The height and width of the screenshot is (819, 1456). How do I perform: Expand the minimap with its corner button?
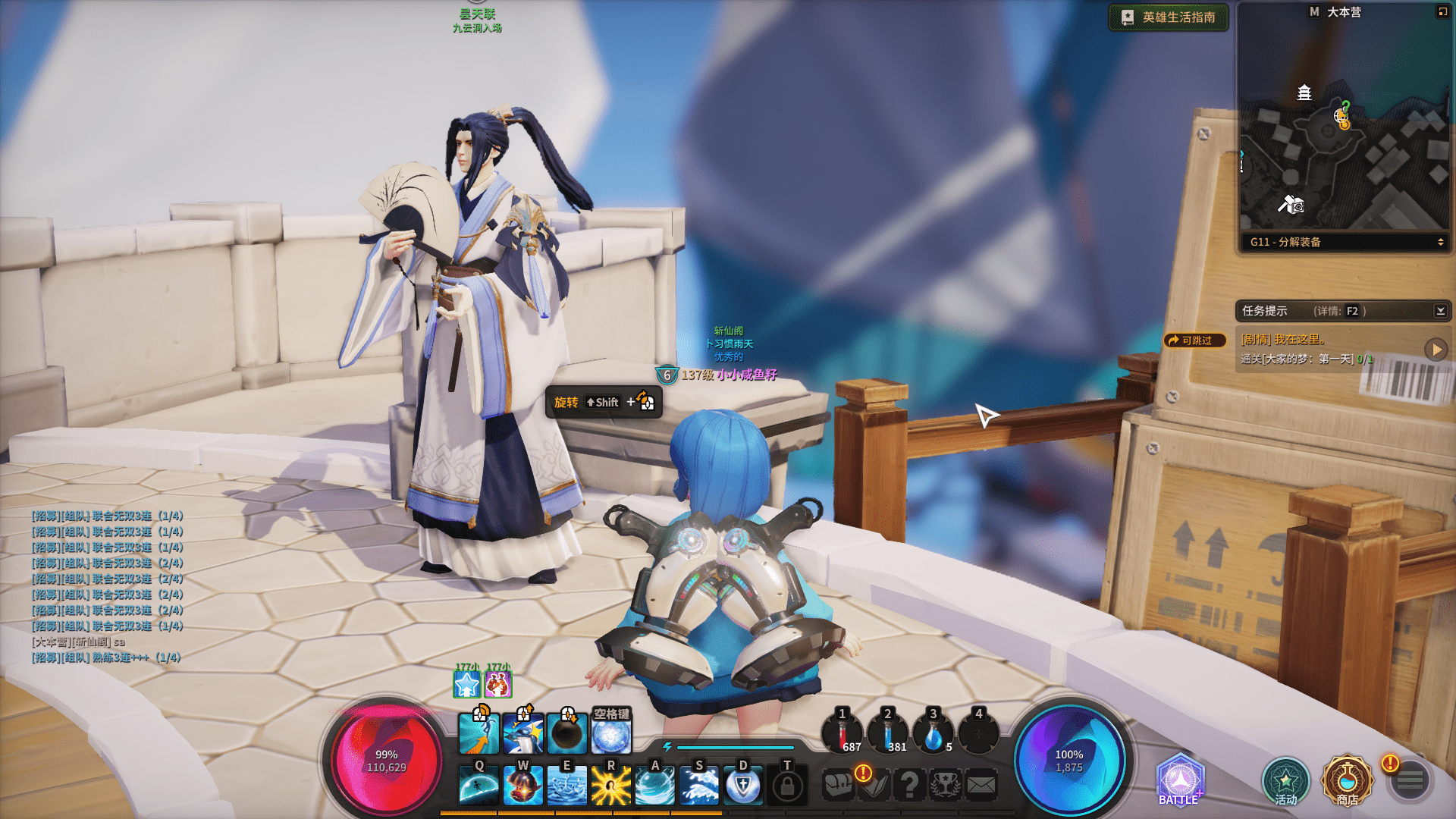pos(1442,12)
